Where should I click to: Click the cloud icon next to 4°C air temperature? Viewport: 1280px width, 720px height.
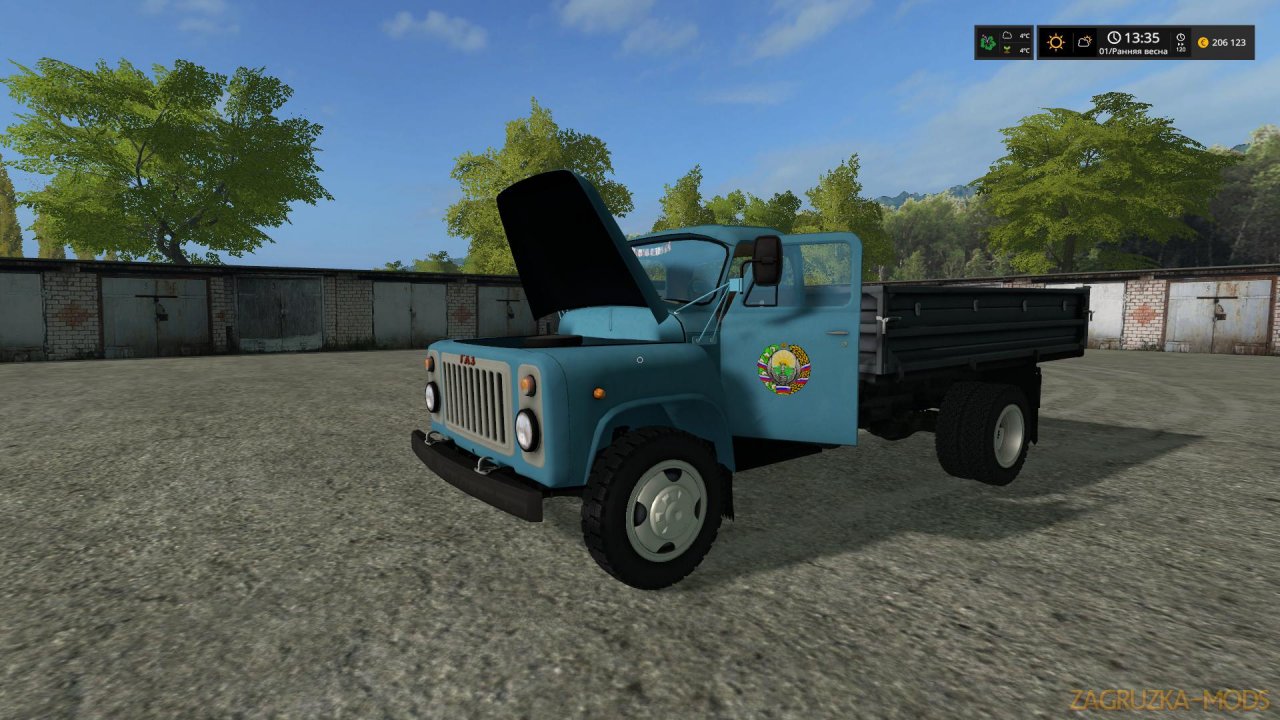click(x=1008, y=36)
